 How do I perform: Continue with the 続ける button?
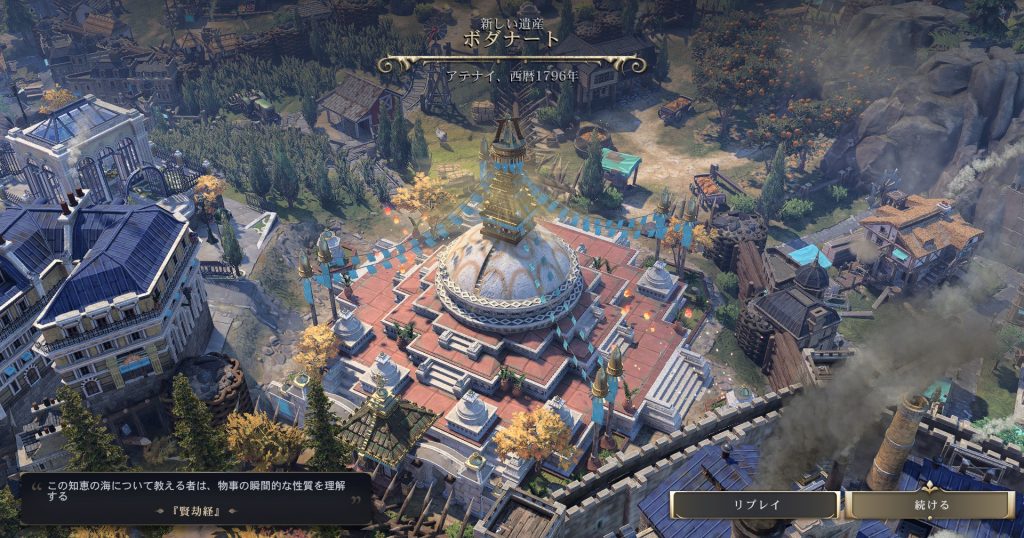[931, 505]
